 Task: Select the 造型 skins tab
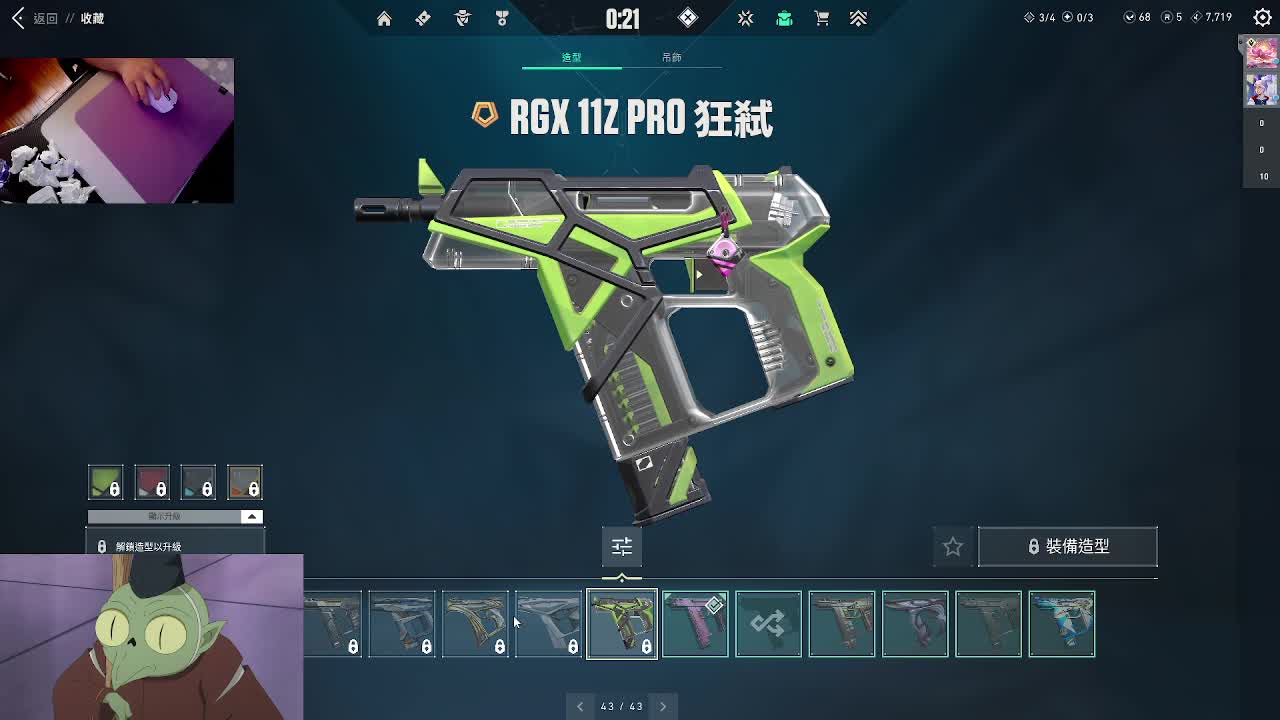[x=571, y=58]
